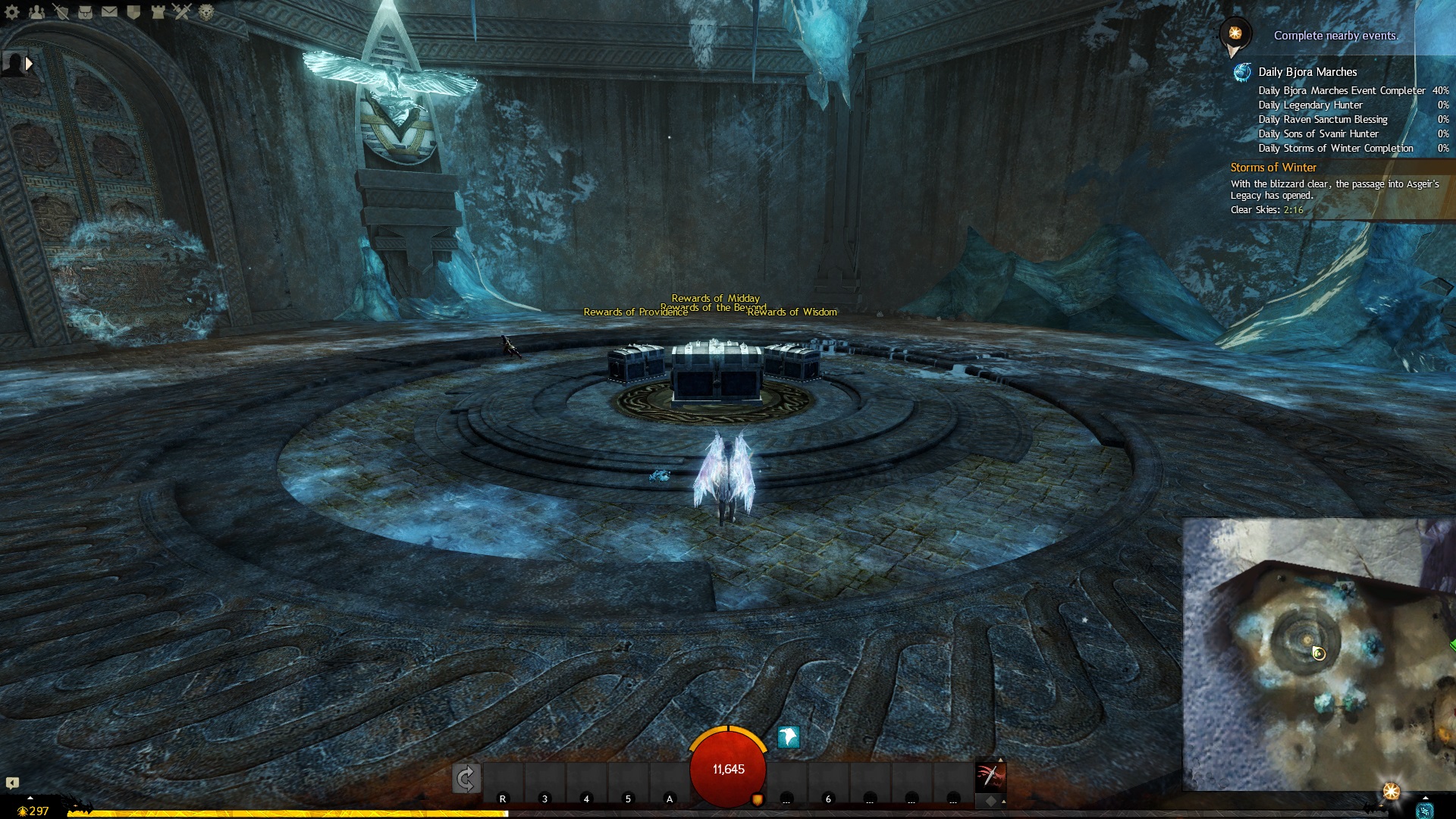This screenshot has width=1456, height=819.
Task: Select the Daily Bjora Marches achievement header
Action: tap(1307, 72)
